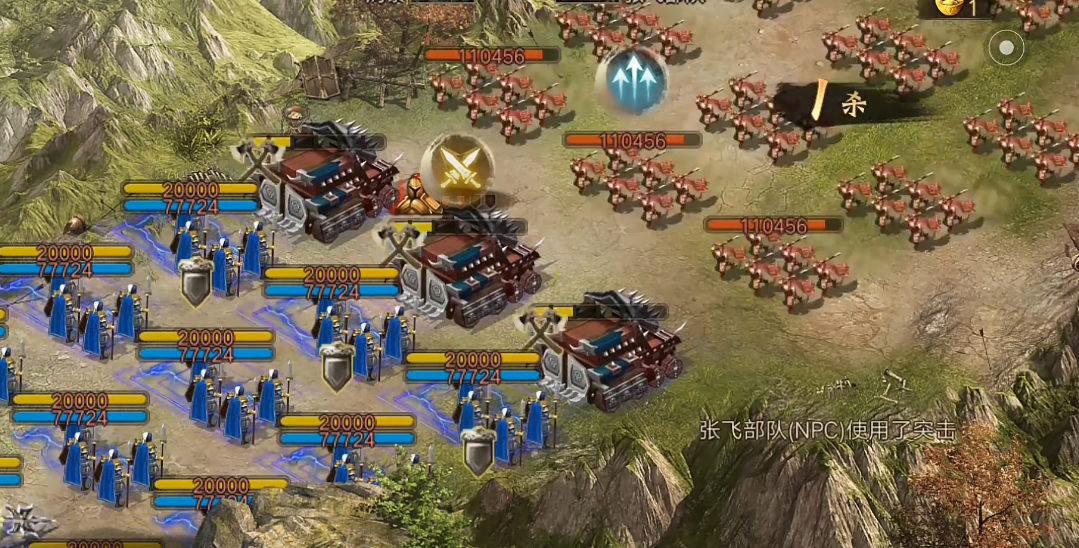Activate the blue triple-arrow charge skill
This screenshot has height=548, width=1079.
click(x=631, y=80)
